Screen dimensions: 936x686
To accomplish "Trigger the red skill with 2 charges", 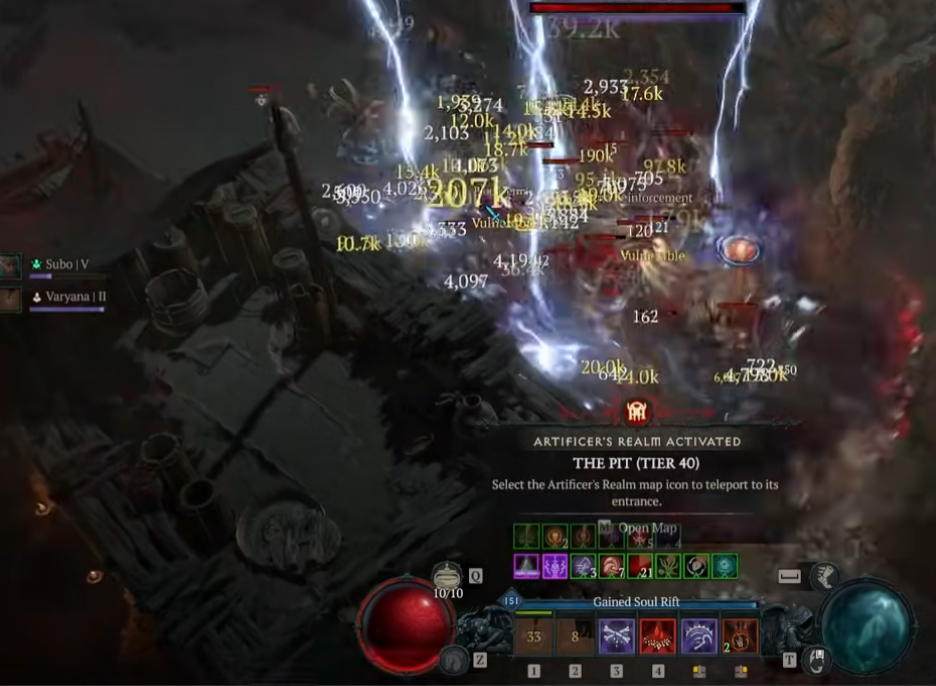I will point(740,637).
